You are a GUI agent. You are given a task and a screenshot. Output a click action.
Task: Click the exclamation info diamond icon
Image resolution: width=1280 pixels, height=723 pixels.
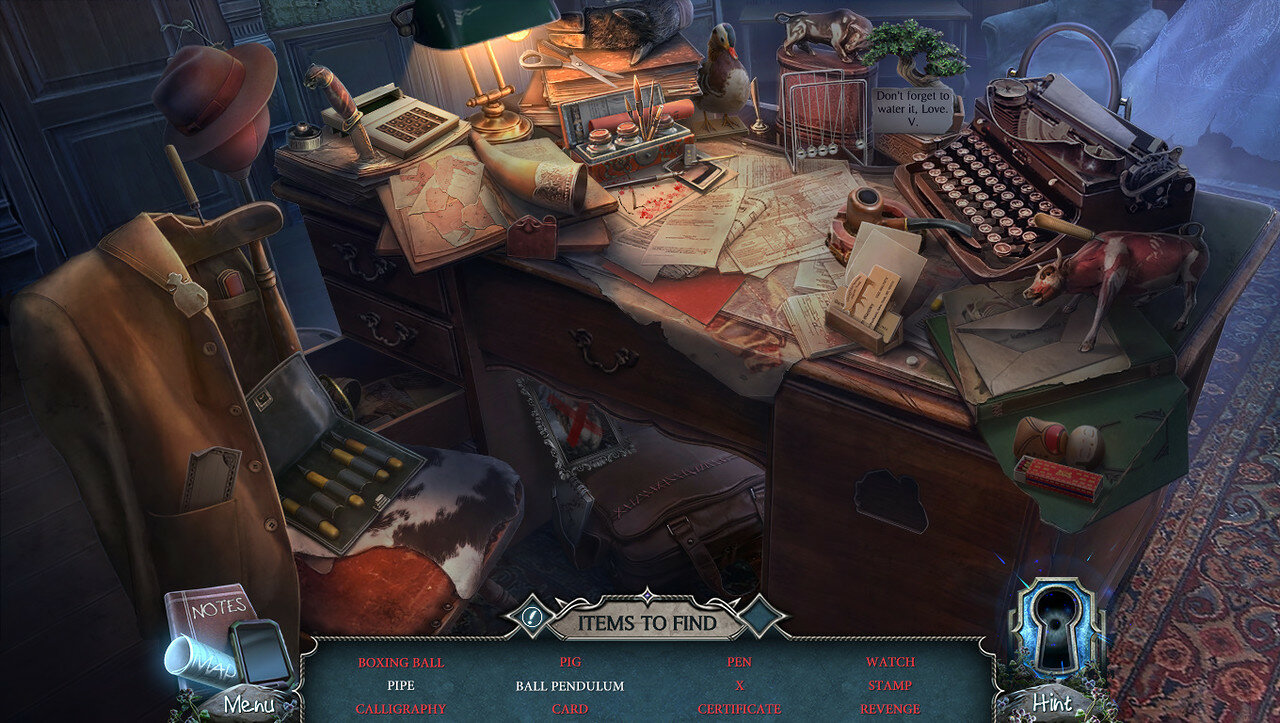click(532, 618)
